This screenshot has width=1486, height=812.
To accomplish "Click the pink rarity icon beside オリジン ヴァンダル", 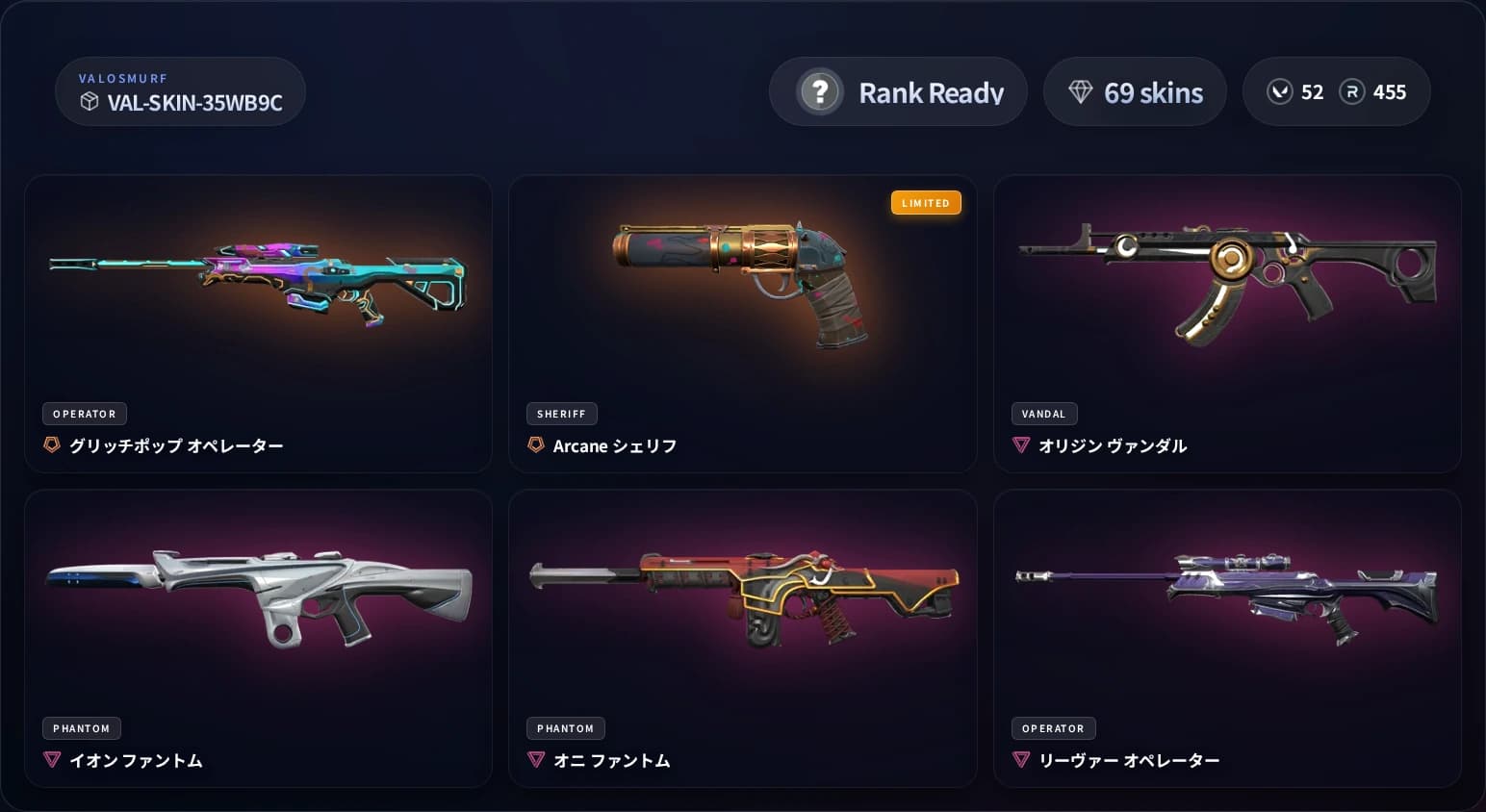I will point(1020,445).
